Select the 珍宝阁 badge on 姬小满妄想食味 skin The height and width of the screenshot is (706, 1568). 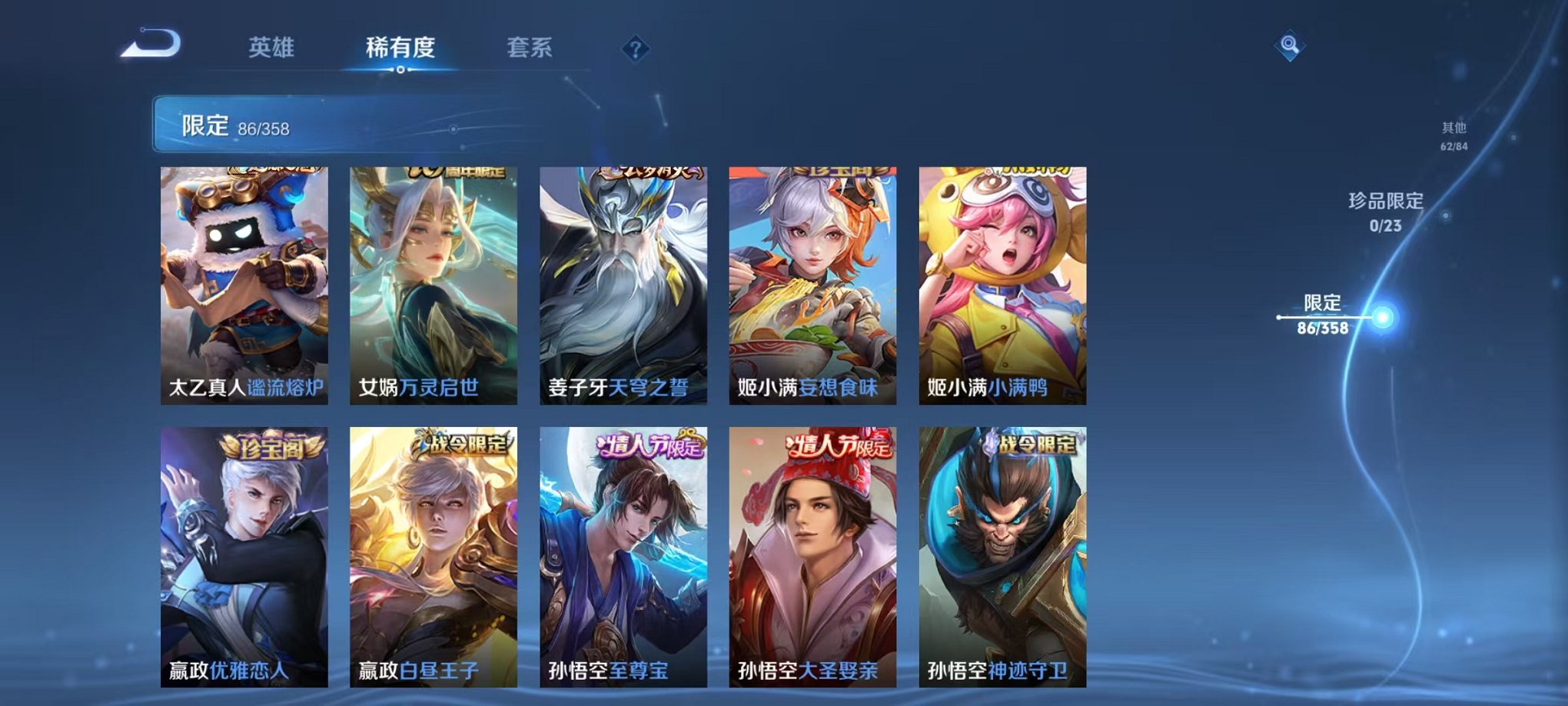click(x=842, y=172)
